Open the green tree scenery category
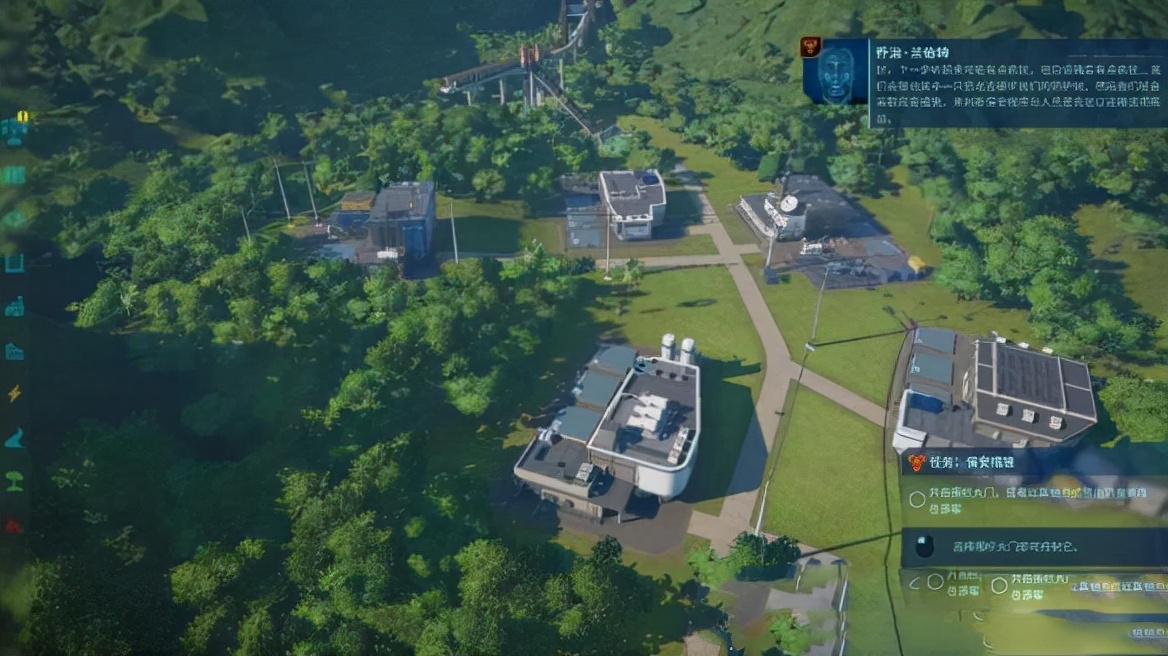The height and width of the screenshot is (656, 1168). [14, 481]
